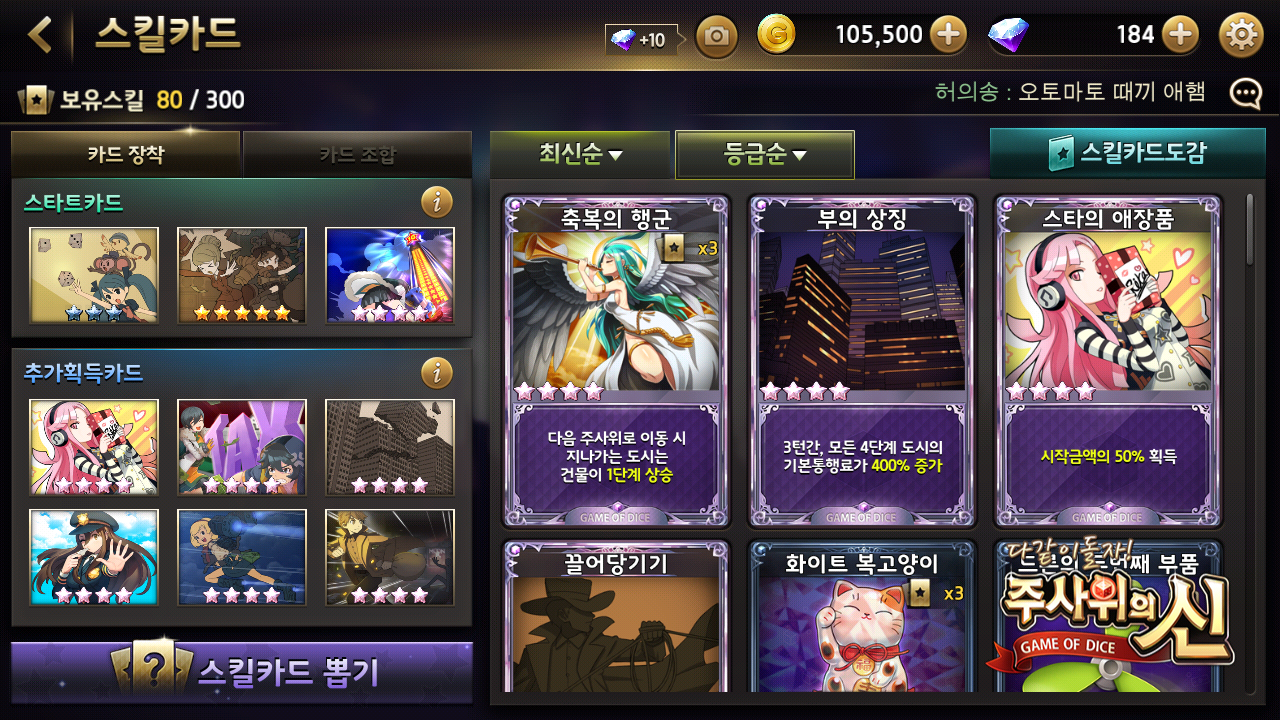Open the 등급순 sort dropdown
The image size is (1280, 720).
(x=765, y=155)
